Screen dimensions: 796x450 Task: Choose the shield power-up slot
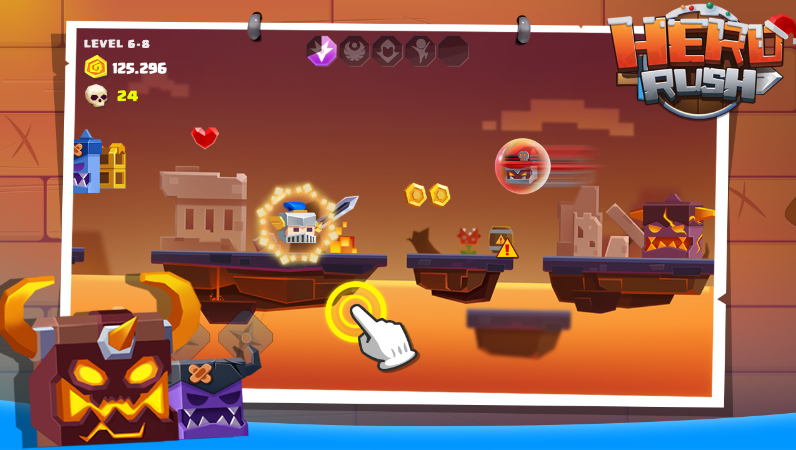pyautogui.click(x=387, y=50)
